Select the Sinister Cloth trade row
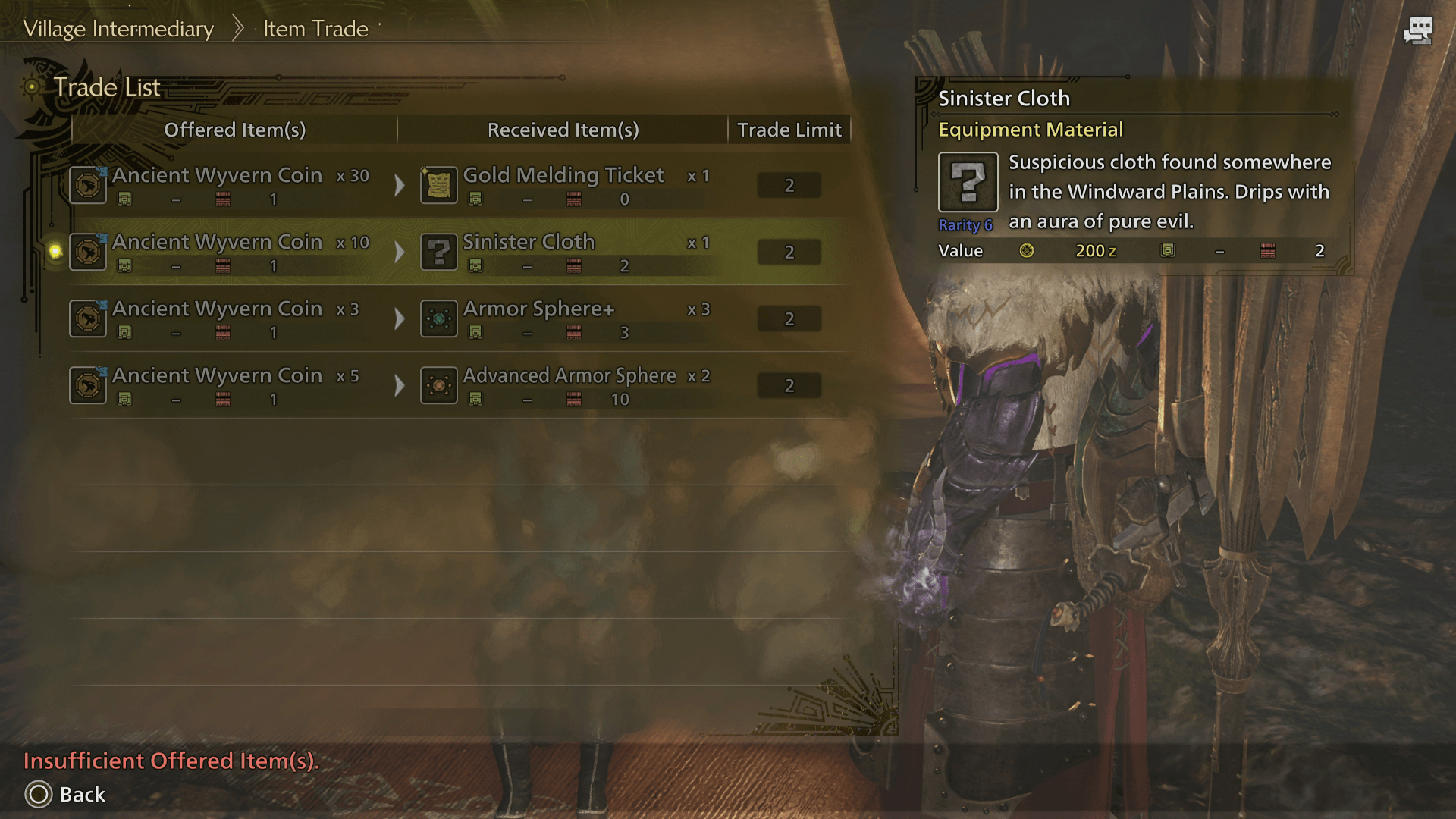The height and width of the screenshot is (819, 1456). 455,251
